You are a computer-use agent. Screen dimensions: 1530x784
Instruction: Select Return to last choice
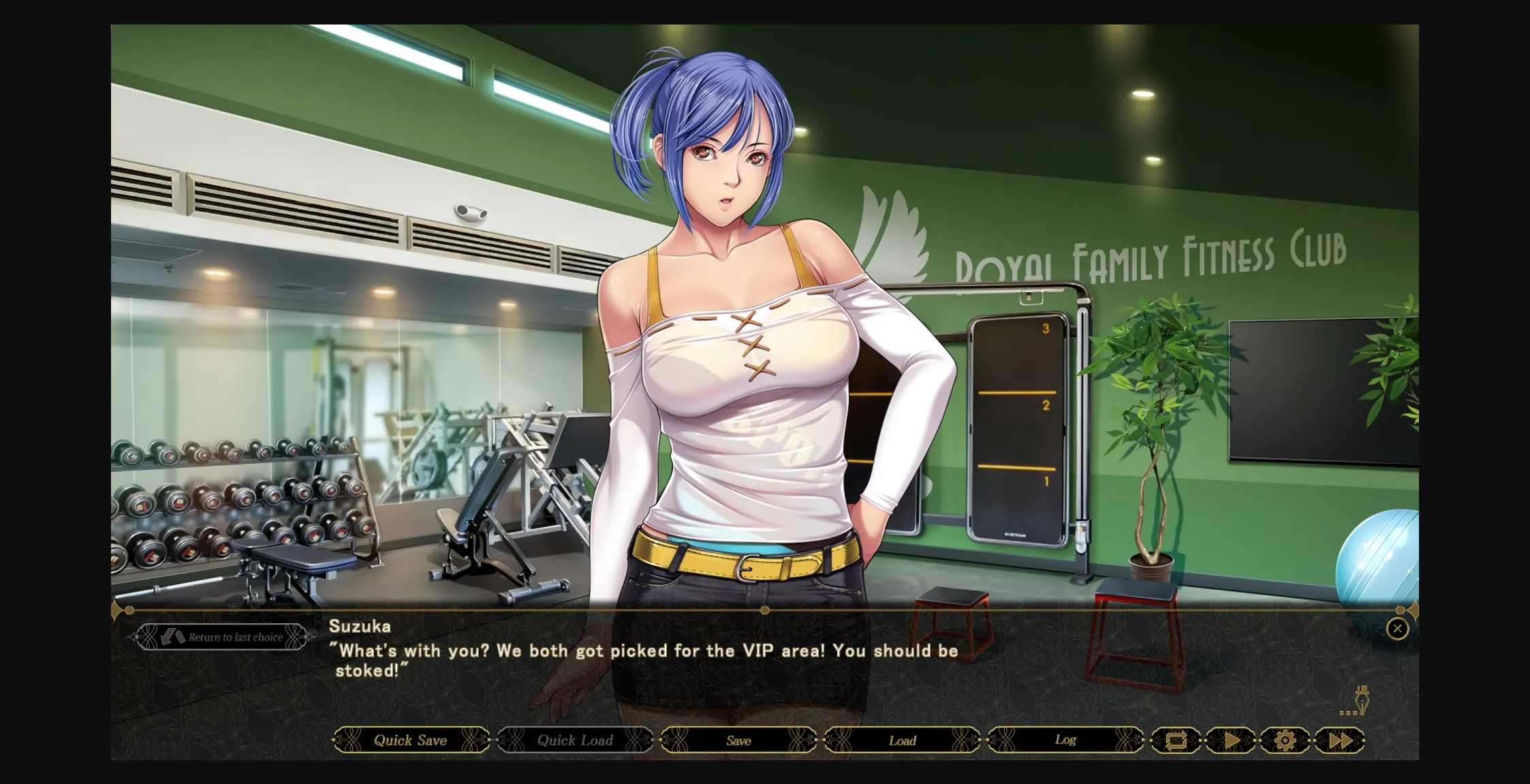coord(225,636)
